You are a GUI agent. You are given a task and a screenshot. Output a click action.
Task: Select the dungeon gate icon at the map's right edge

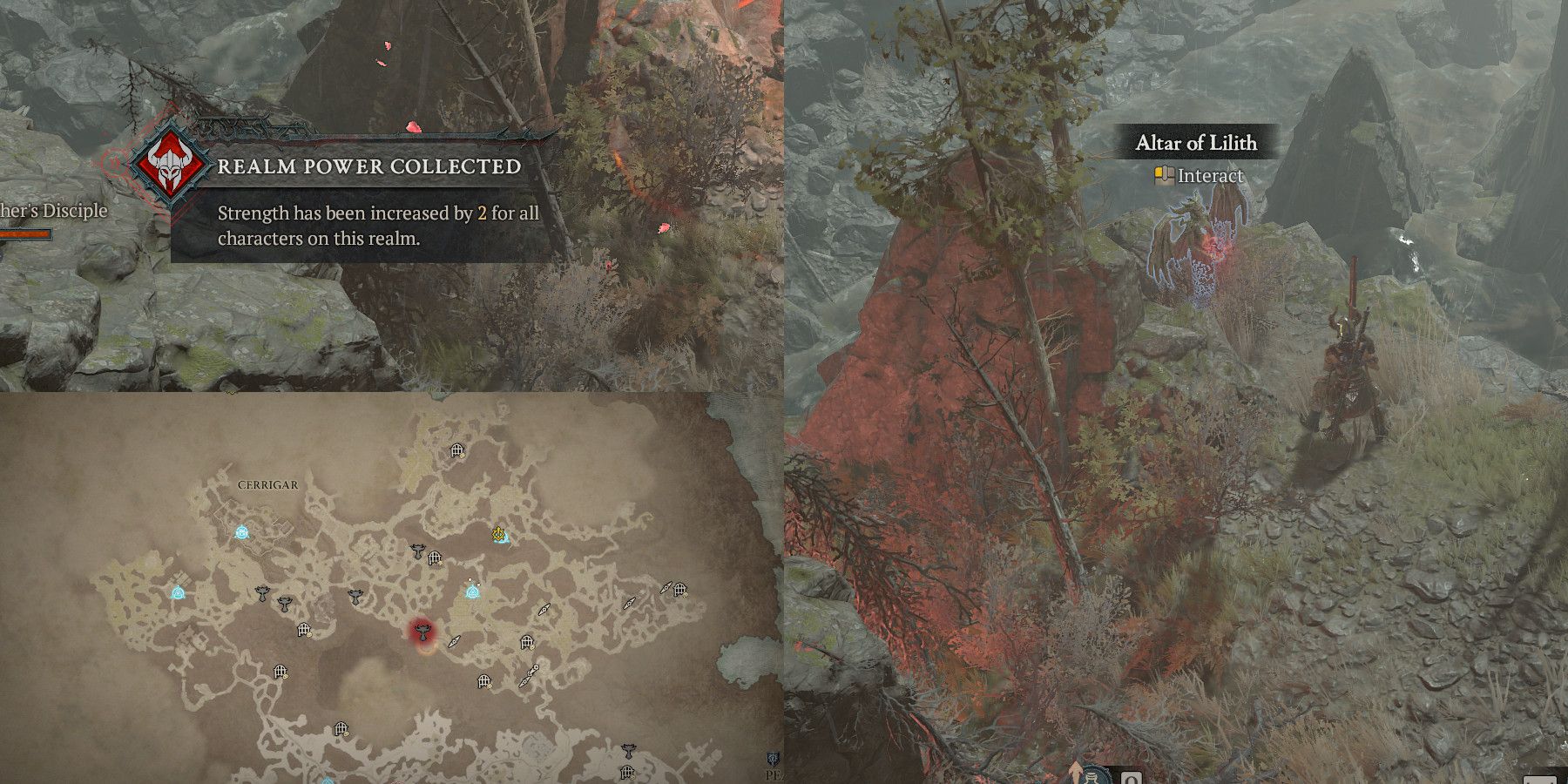[x=680, y=588]
